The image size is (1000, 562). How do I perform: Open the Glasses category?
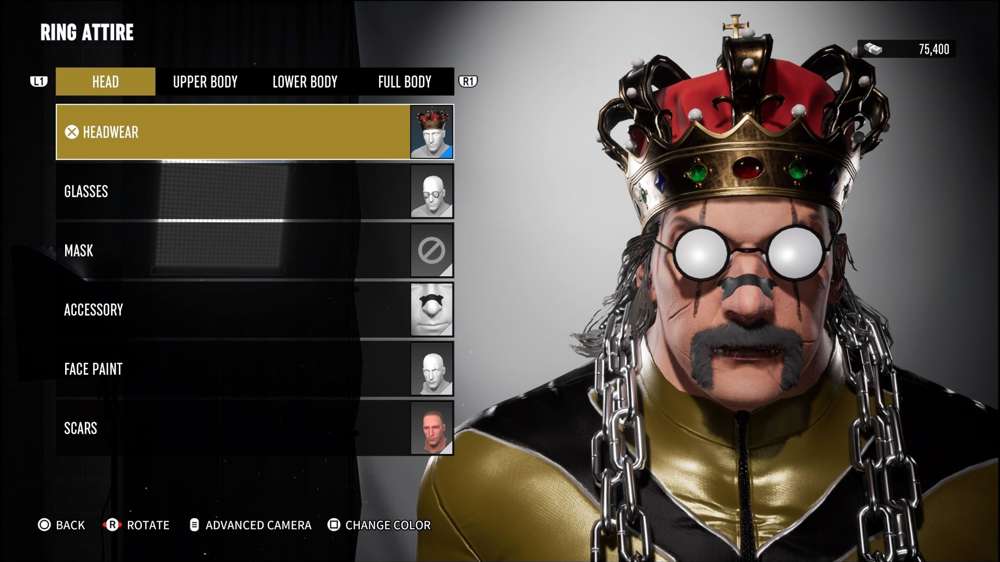232,191
